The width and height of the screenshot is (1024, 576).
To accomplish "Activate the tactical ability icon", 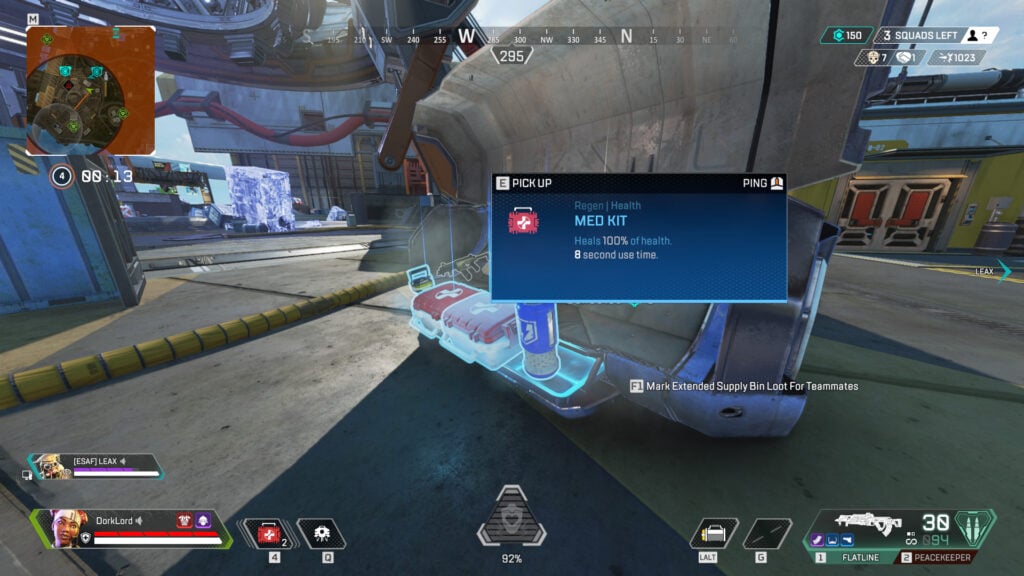I will pyautogui.click(x=322, y=534).
